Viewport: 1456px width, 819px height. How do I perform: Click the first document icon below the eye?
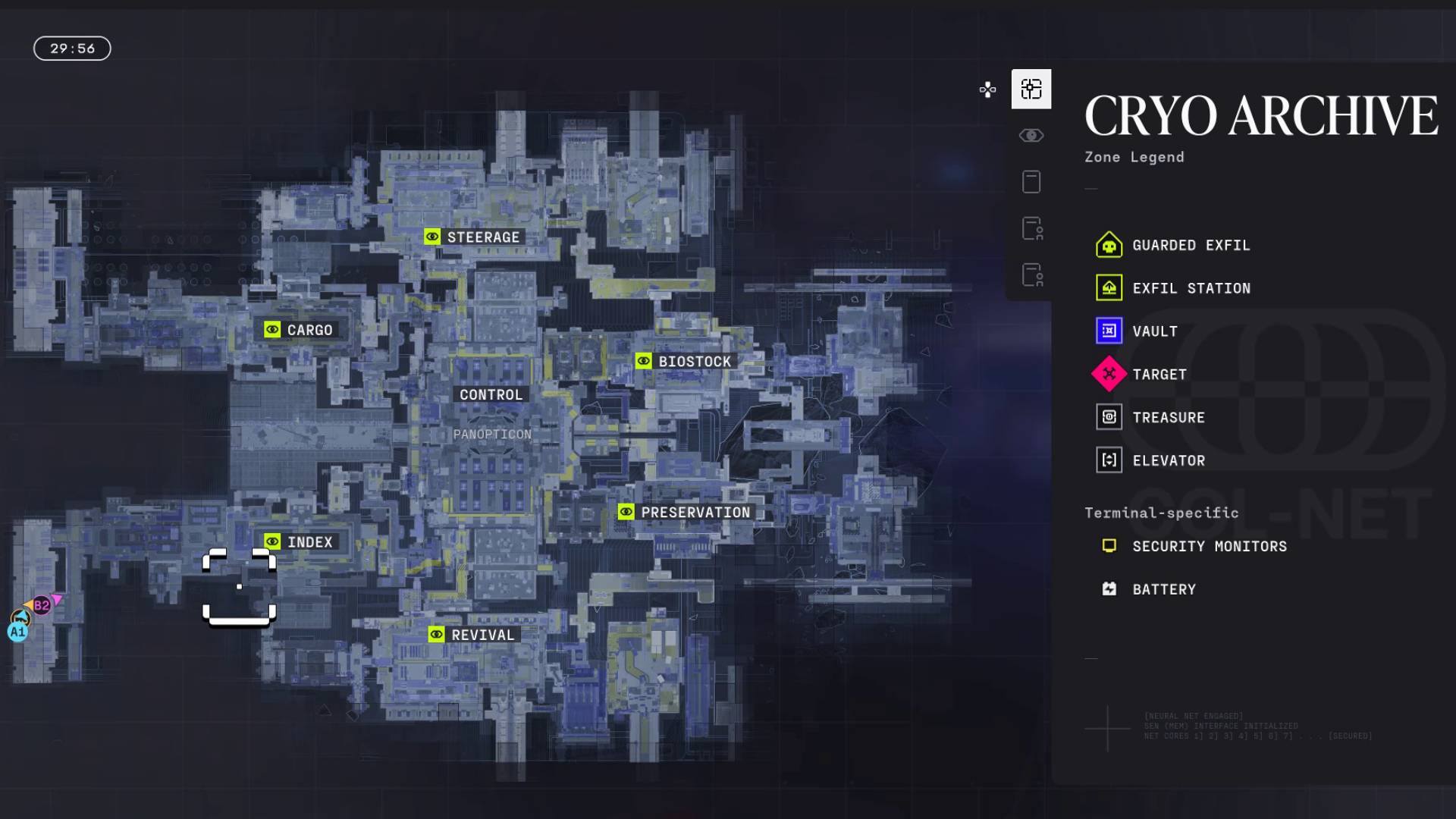tap(1031, 182)
